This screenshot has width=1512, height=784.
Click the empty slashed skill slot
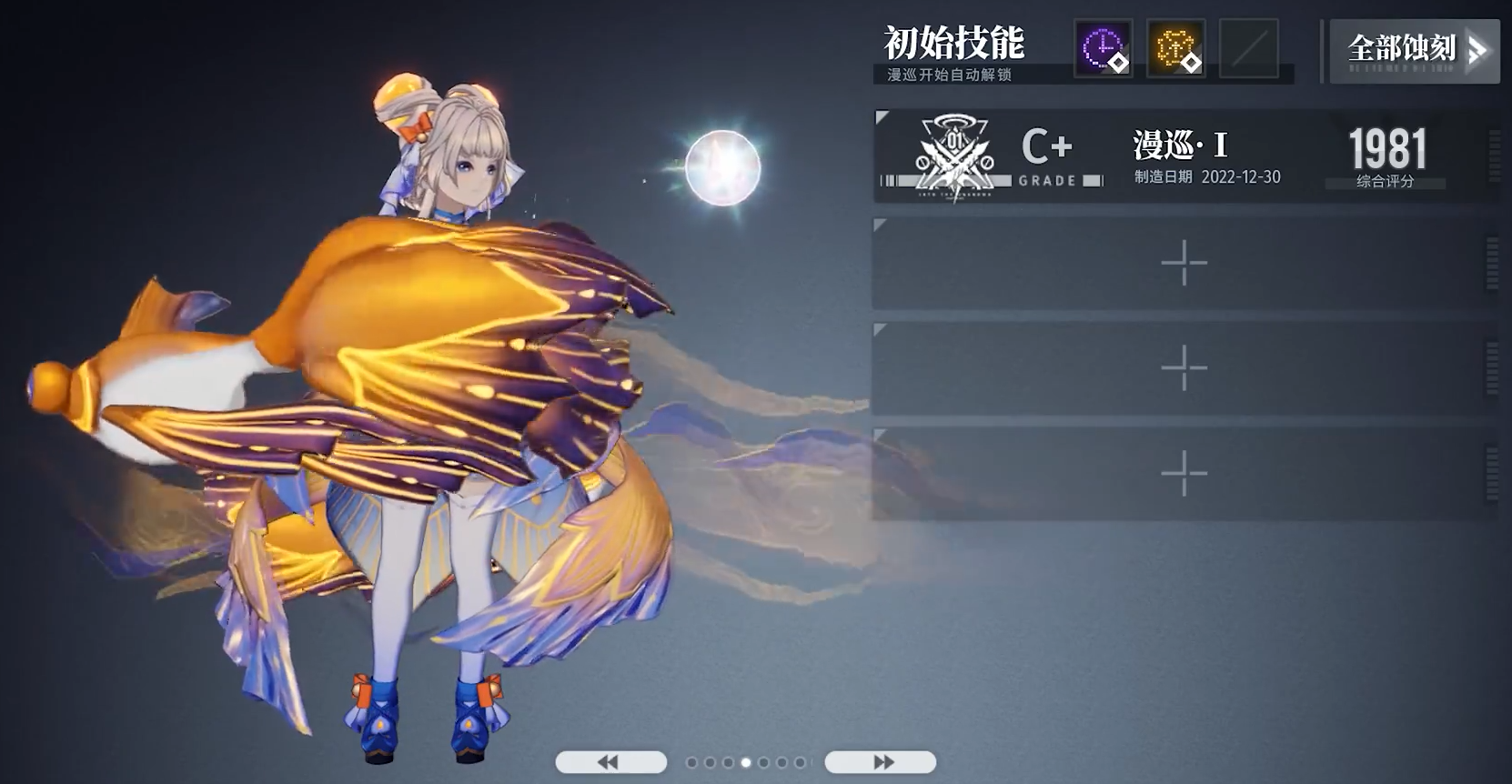tap(1248, 48)
